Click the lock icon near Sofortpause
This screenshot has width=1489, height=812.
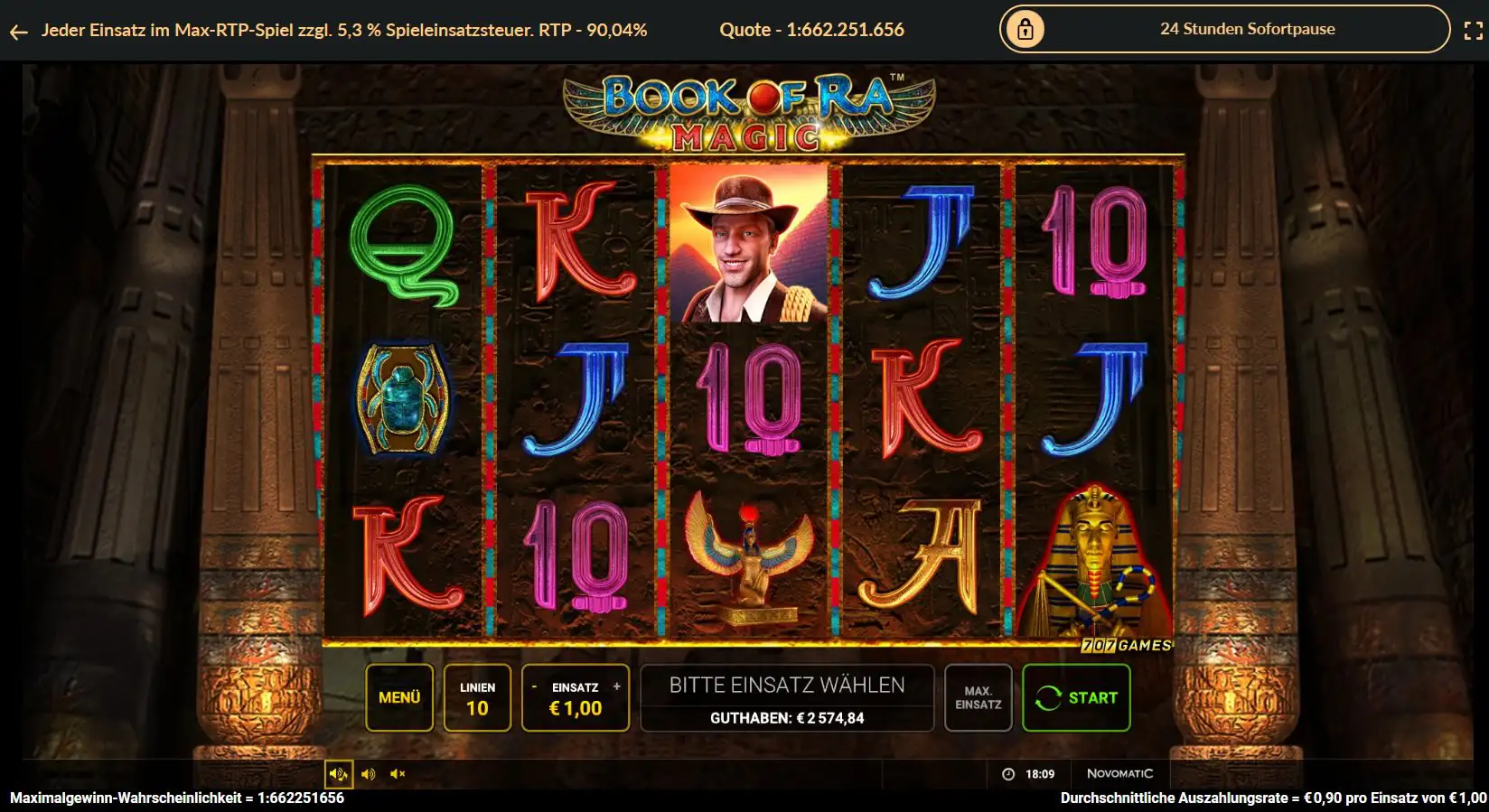[x=1025, y=28]
